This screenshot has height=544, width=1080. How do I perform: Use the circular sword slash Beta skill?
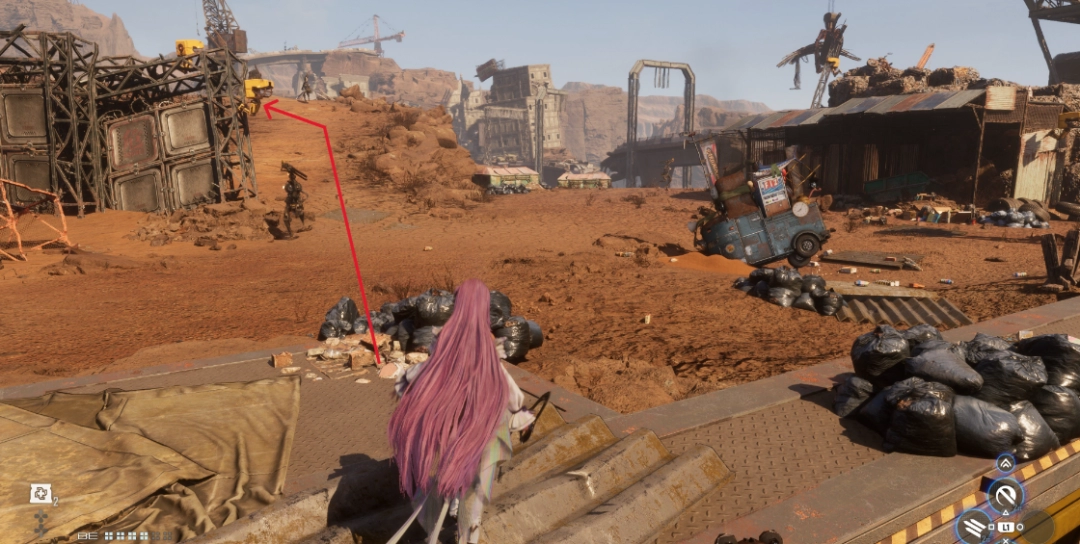pyautogui.click(x=1005, y=494)
